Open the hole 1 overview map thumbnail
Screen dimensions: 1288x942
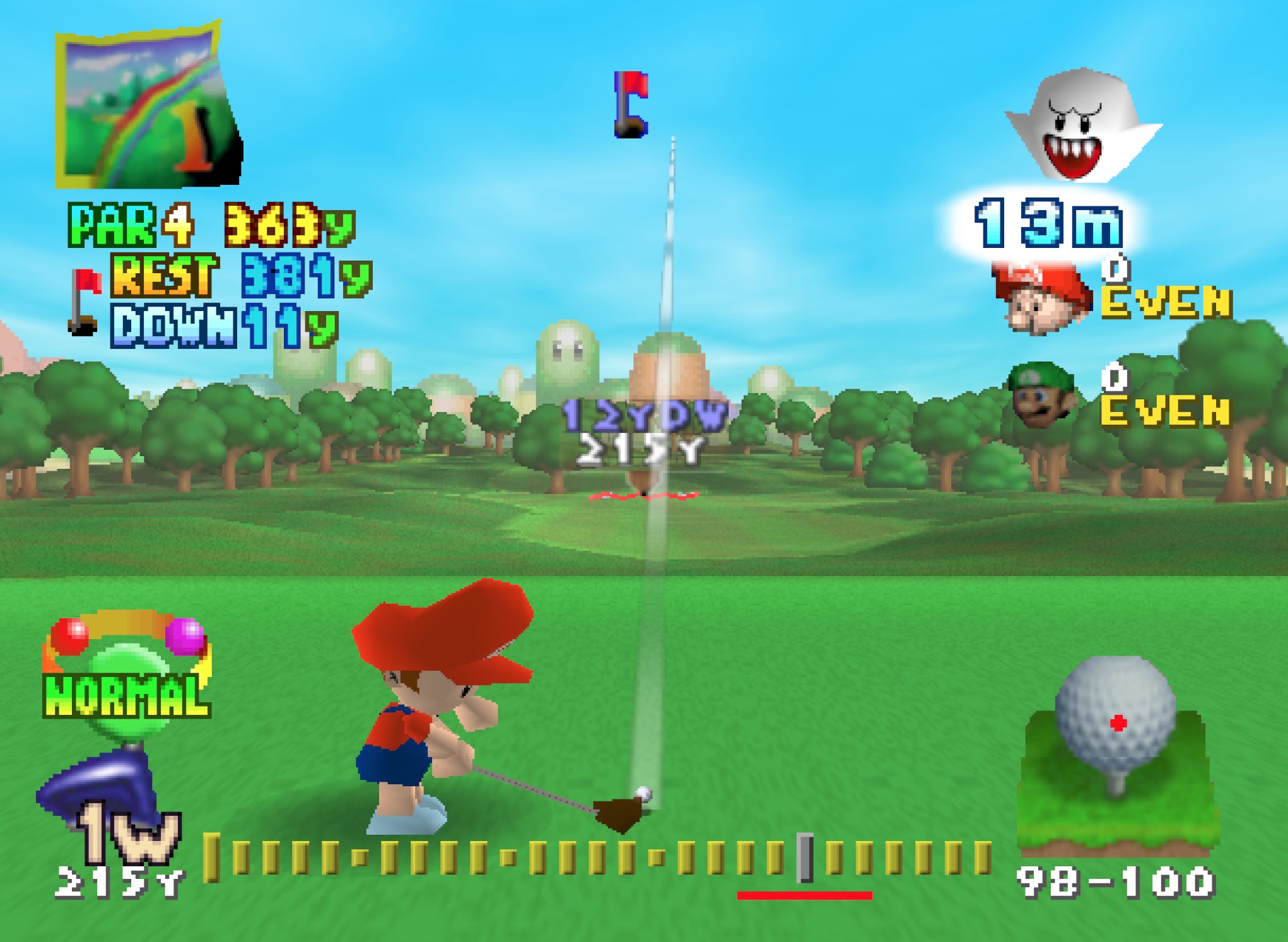click(144, 107)
